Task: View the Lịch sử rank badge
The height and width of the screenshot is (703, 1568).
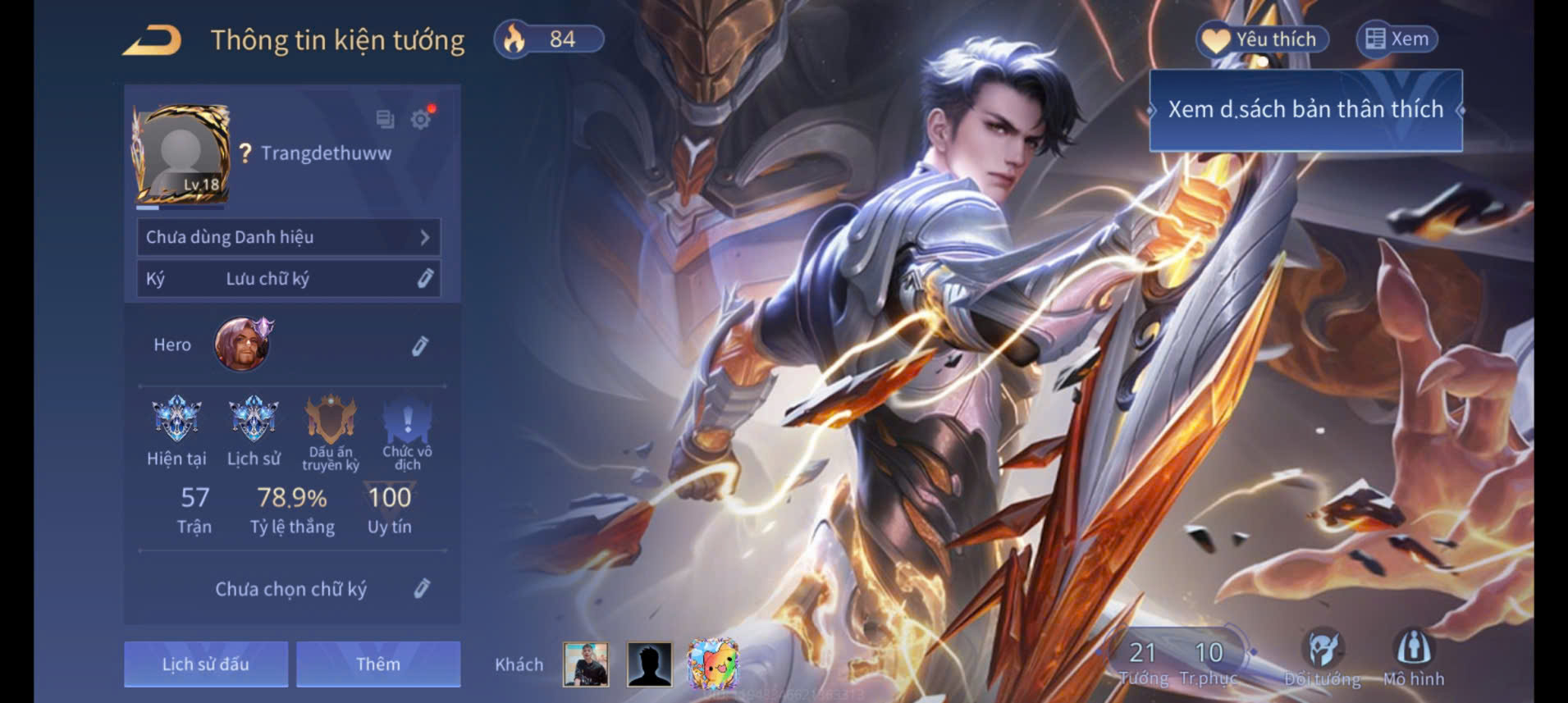Action: [x=254, y=419]
